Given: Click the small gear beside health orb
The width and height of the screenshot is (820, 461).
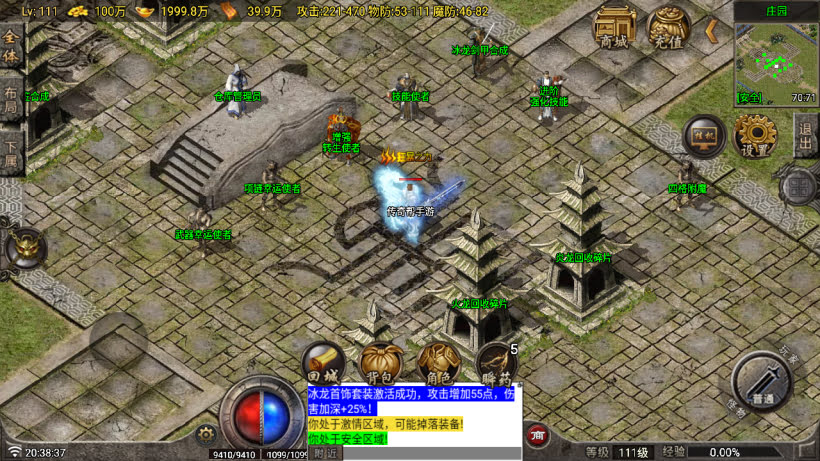Looking at the screenshot, I should pos(207,433).
